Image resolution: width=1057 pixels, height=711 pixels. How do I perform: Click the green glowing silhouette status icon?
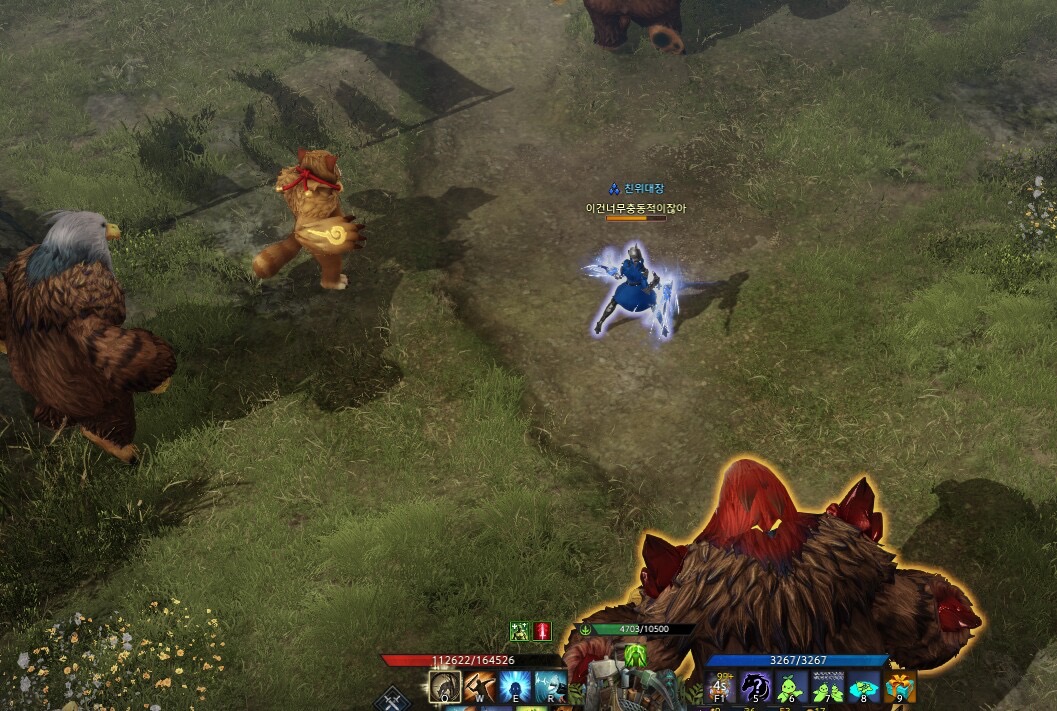[636, 657]
